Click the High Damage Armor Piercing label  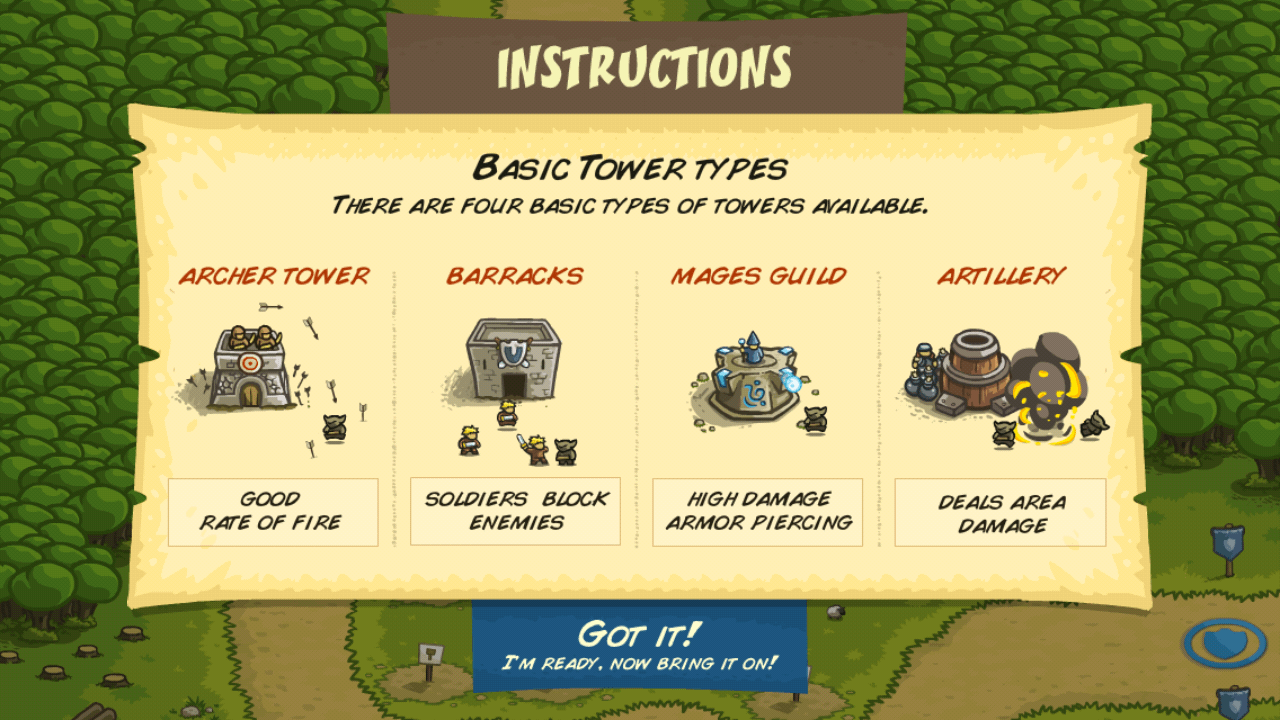[757, 511]
